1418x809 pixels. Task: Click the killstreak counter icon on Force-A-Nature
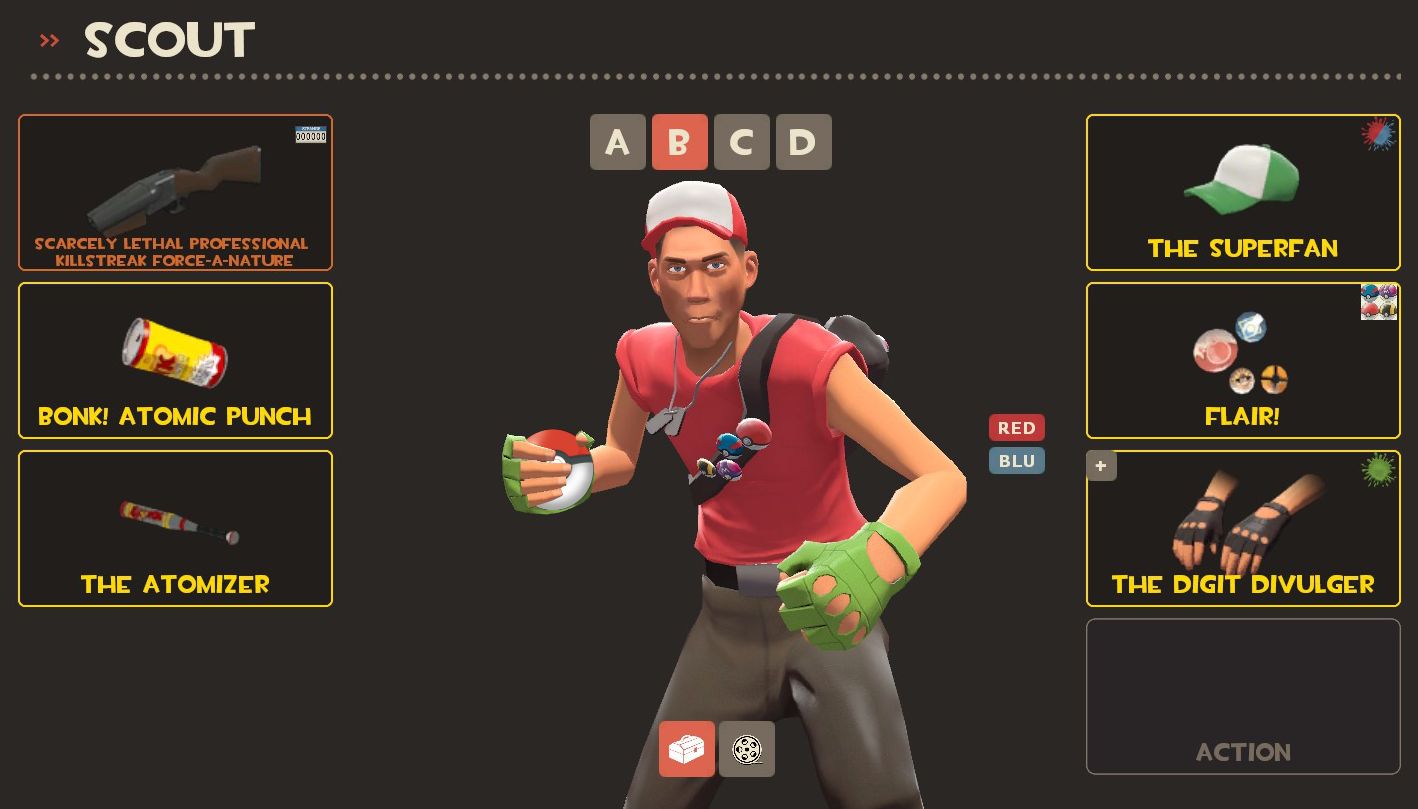310,134
